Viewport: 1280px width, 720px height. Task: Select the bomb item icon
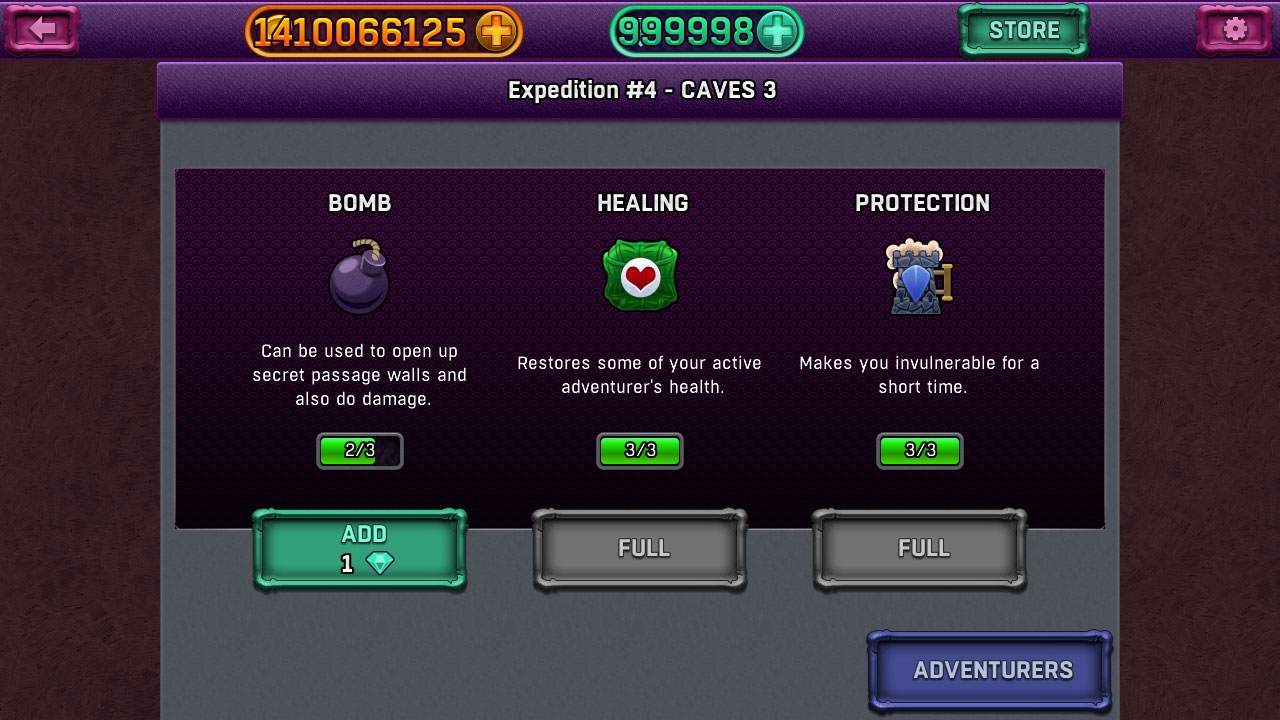click(359, 277)
